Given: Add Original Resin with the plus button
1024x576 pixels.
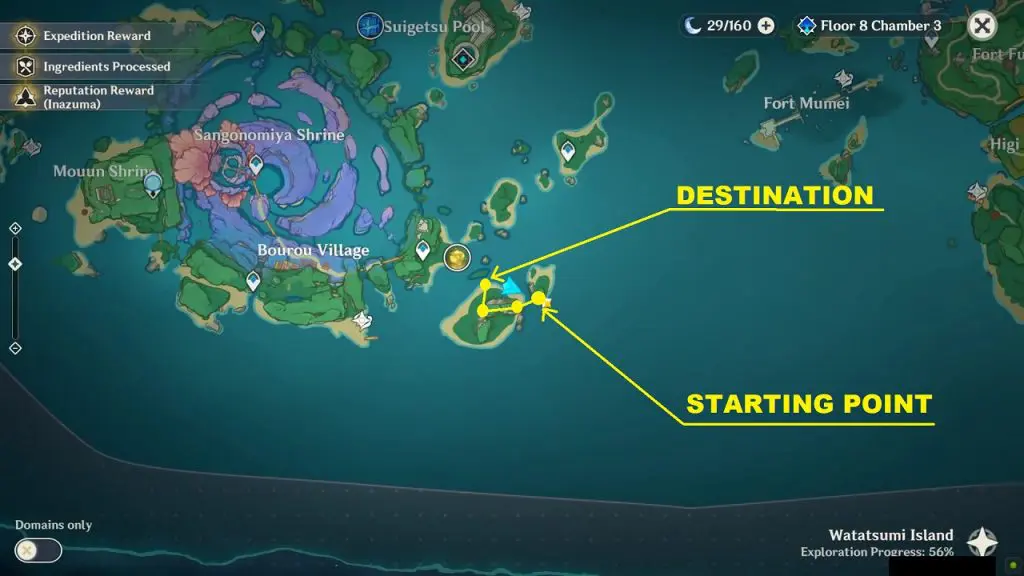Looking at the screenshot, I should pyautogui.click(x=766, y=26).
